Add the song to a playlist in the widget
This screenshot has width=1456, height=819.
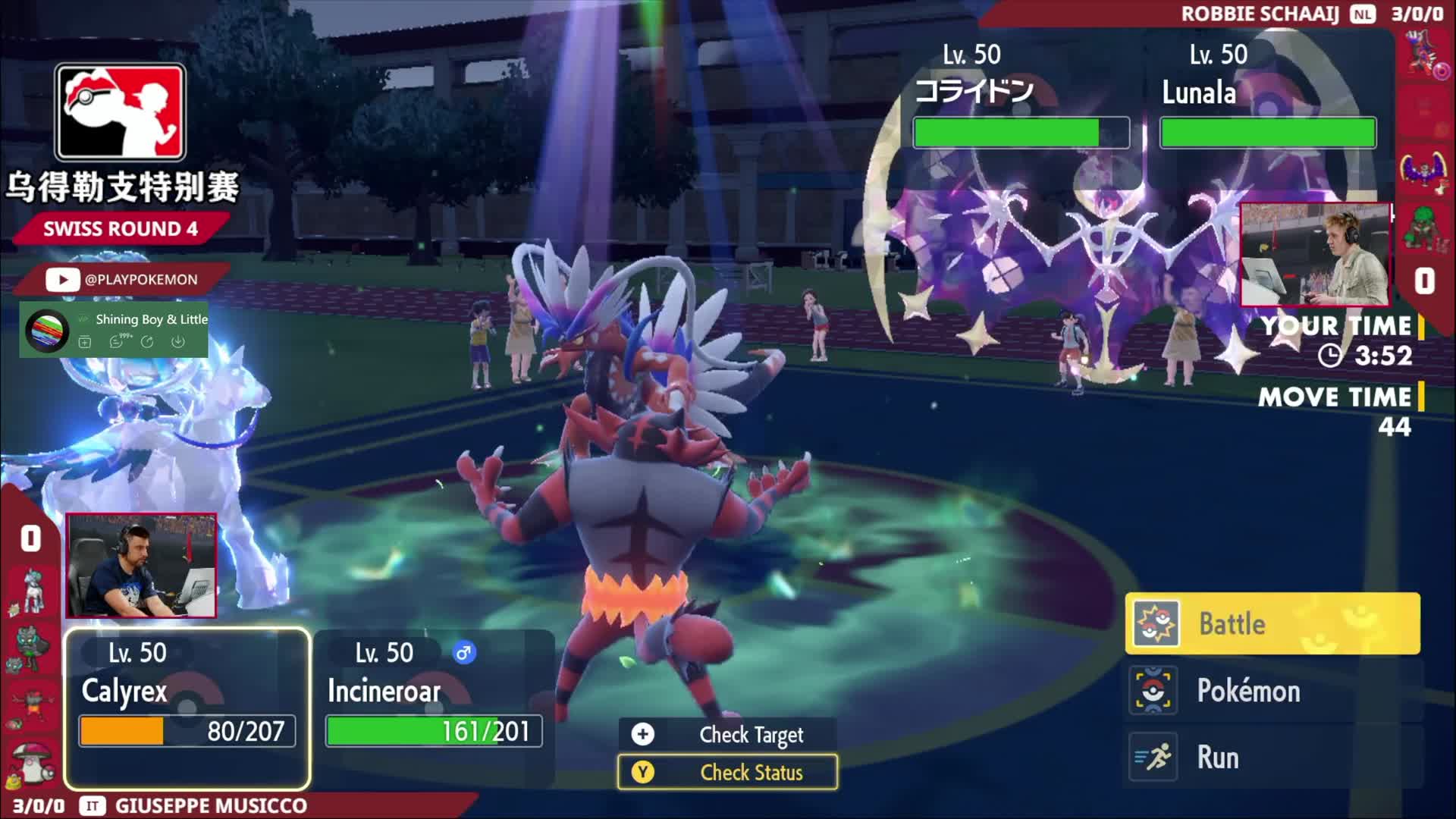pos(85,342)
